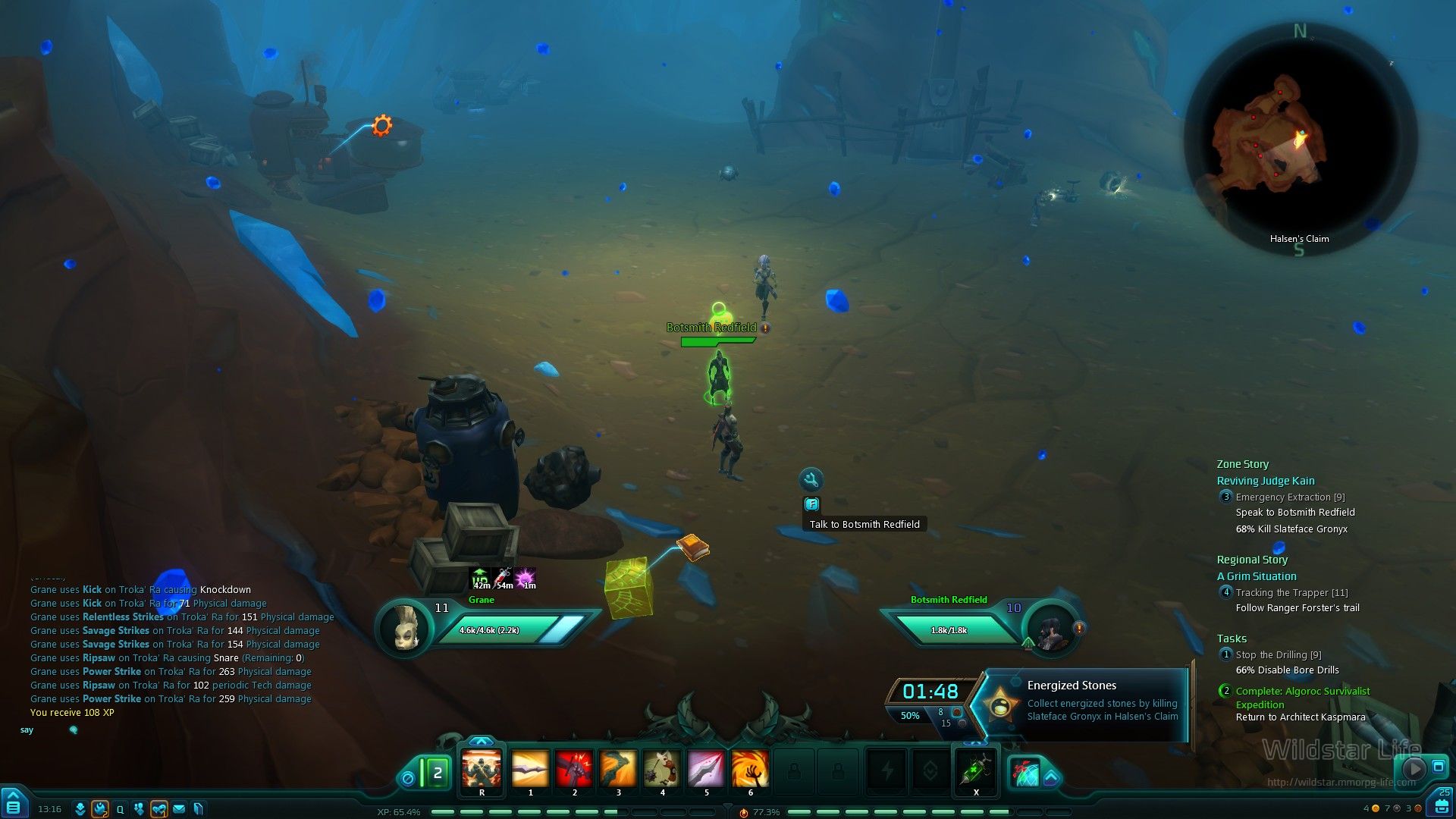Viewport: 1456px width, 819px height.
Task: Activate the red fist ability in slot 2
Action: point(574,770)
